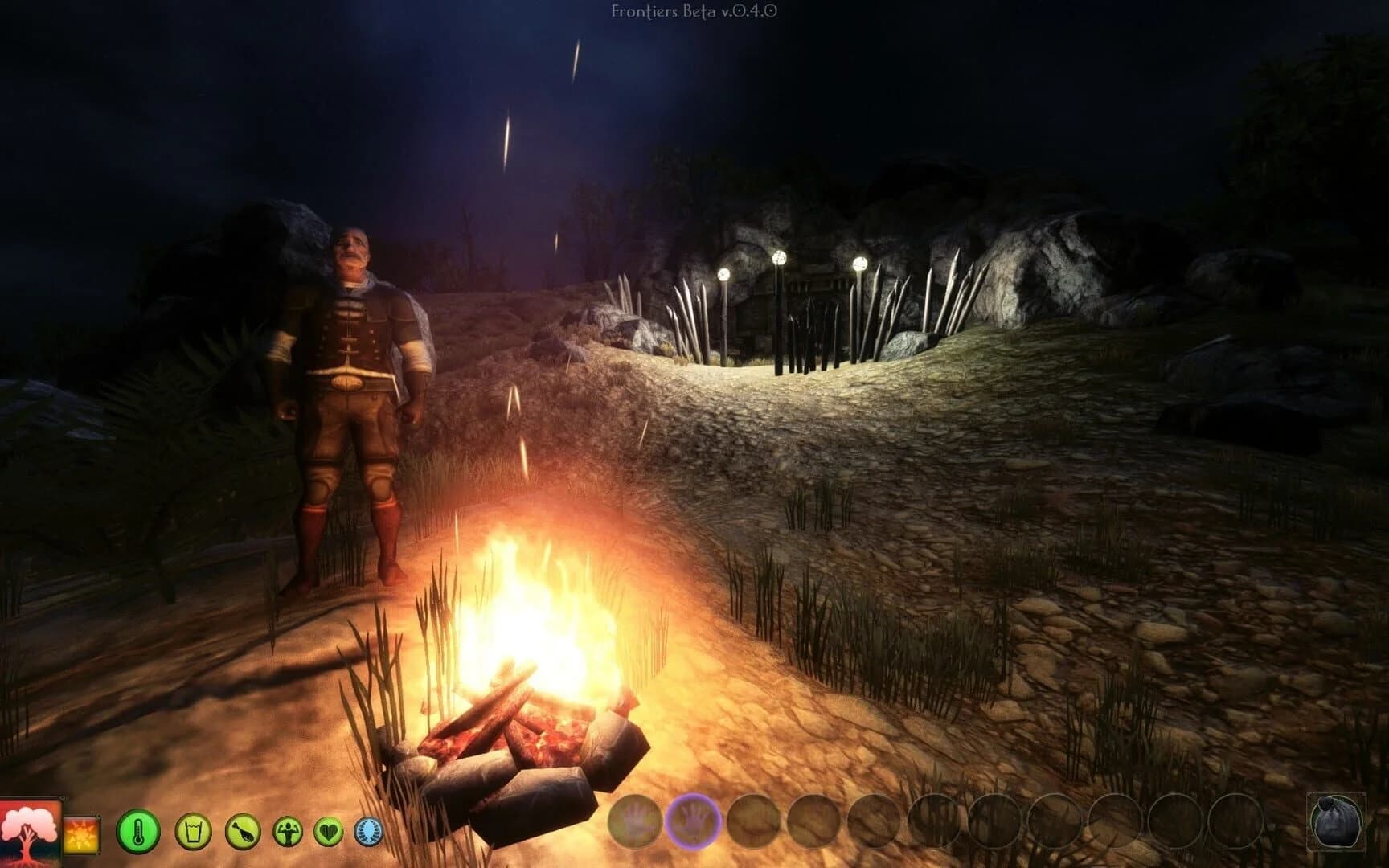Click the Frontiers Beta version text
This screenshot has height=868, width=1389.
[x=693, y=11]
